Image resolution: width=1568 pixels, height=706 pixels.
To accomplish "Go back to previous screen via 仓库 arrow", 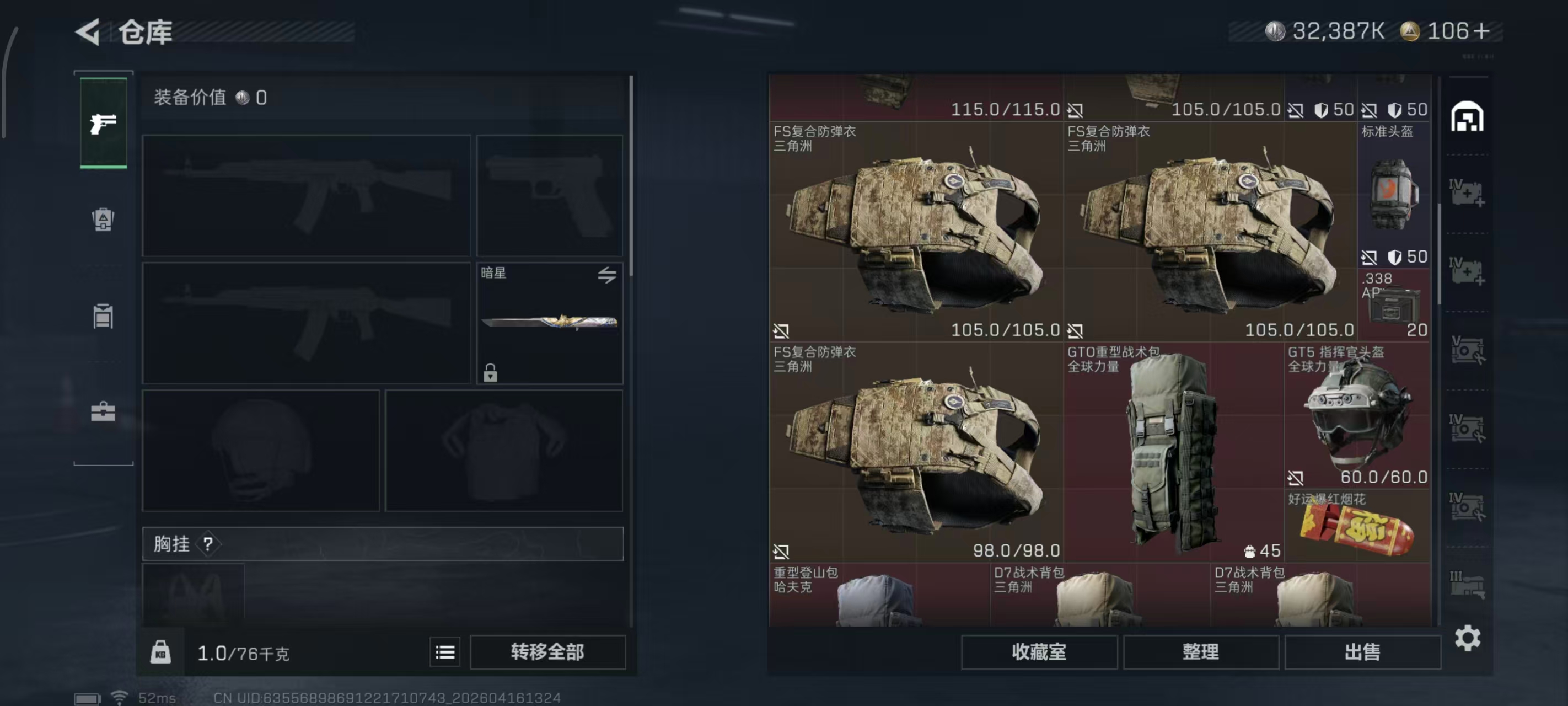I will [x=87, y=31].
